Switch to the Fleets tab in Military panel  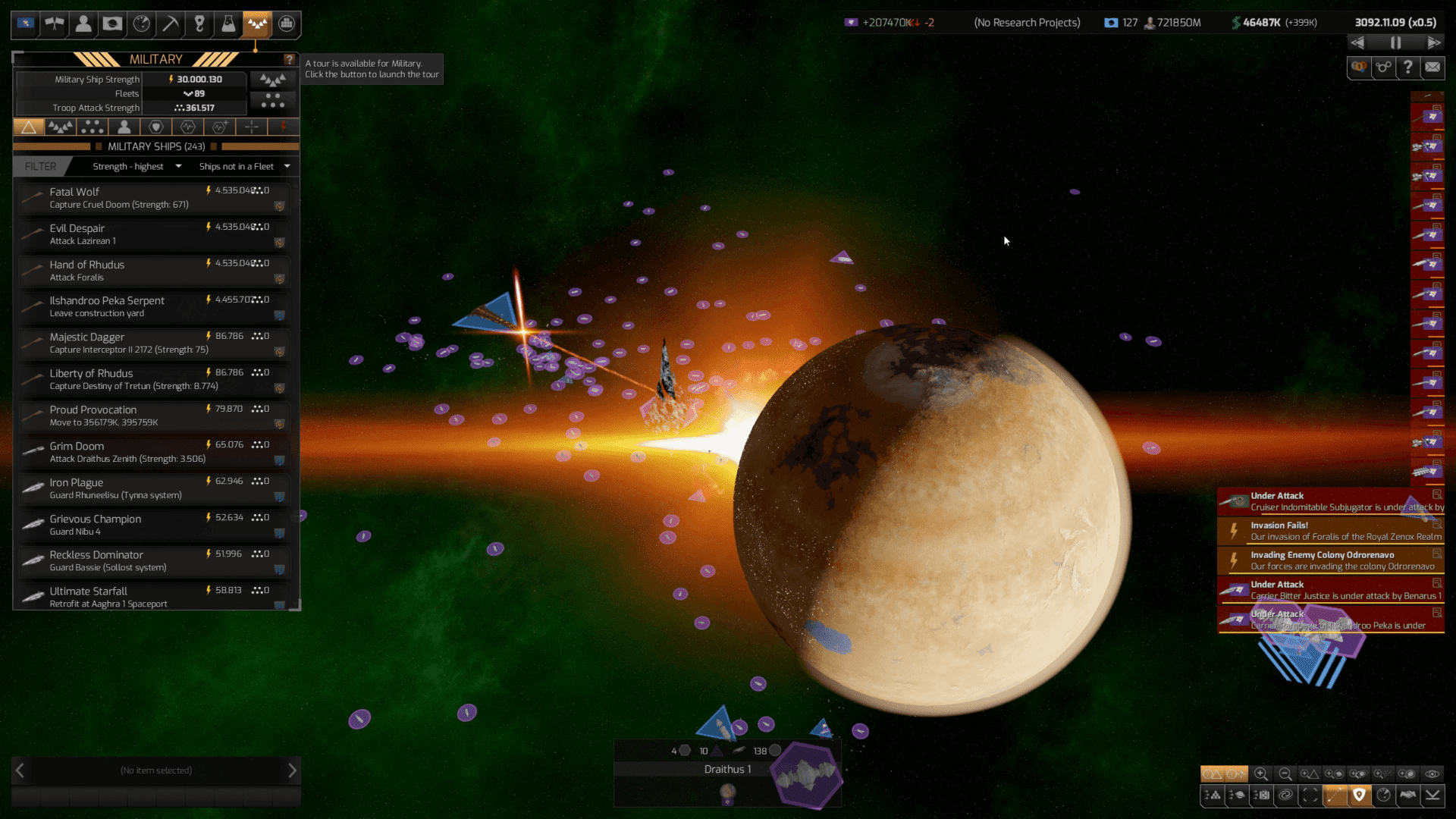61,127
